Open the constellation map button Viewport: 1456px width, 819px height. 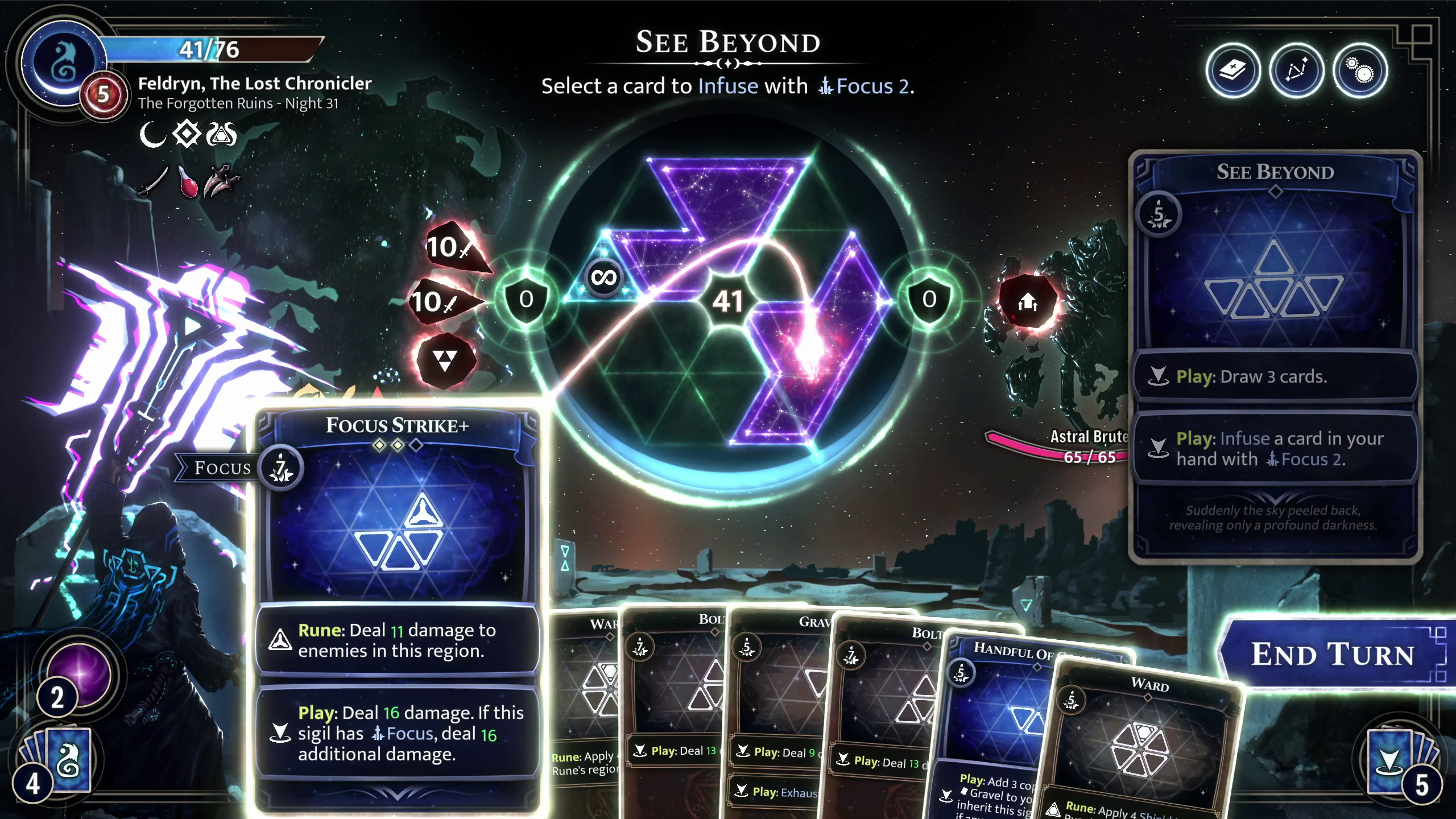point(1296,72)
